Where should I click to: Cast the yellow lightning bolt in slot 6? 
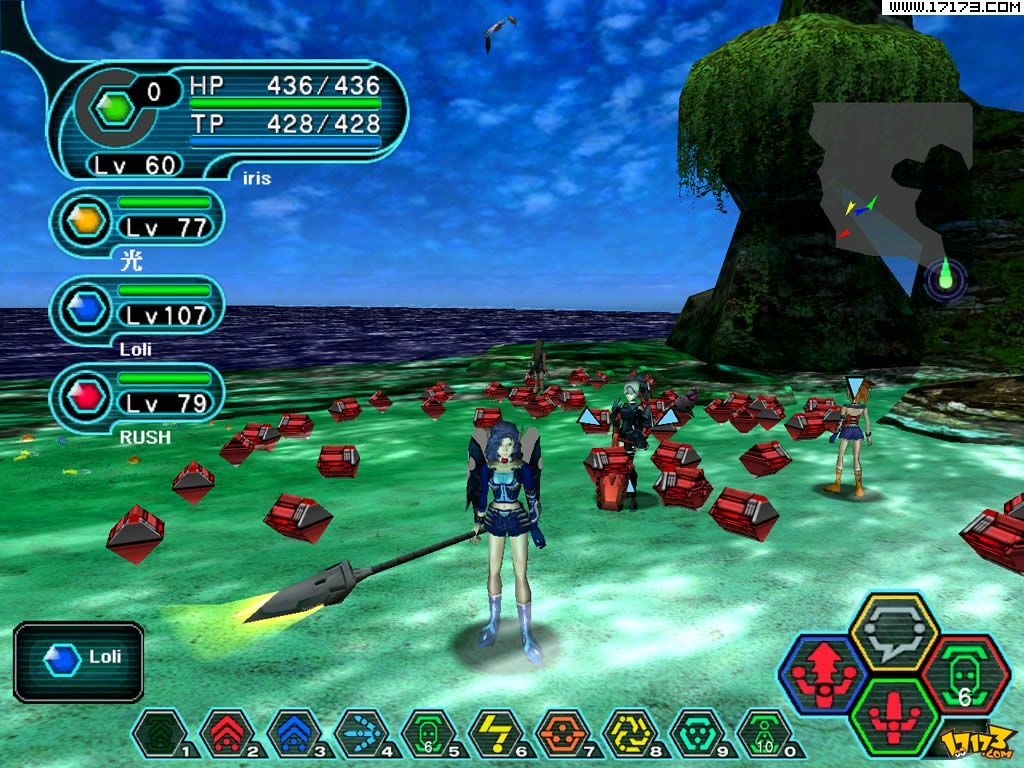(x=495, y=734)
